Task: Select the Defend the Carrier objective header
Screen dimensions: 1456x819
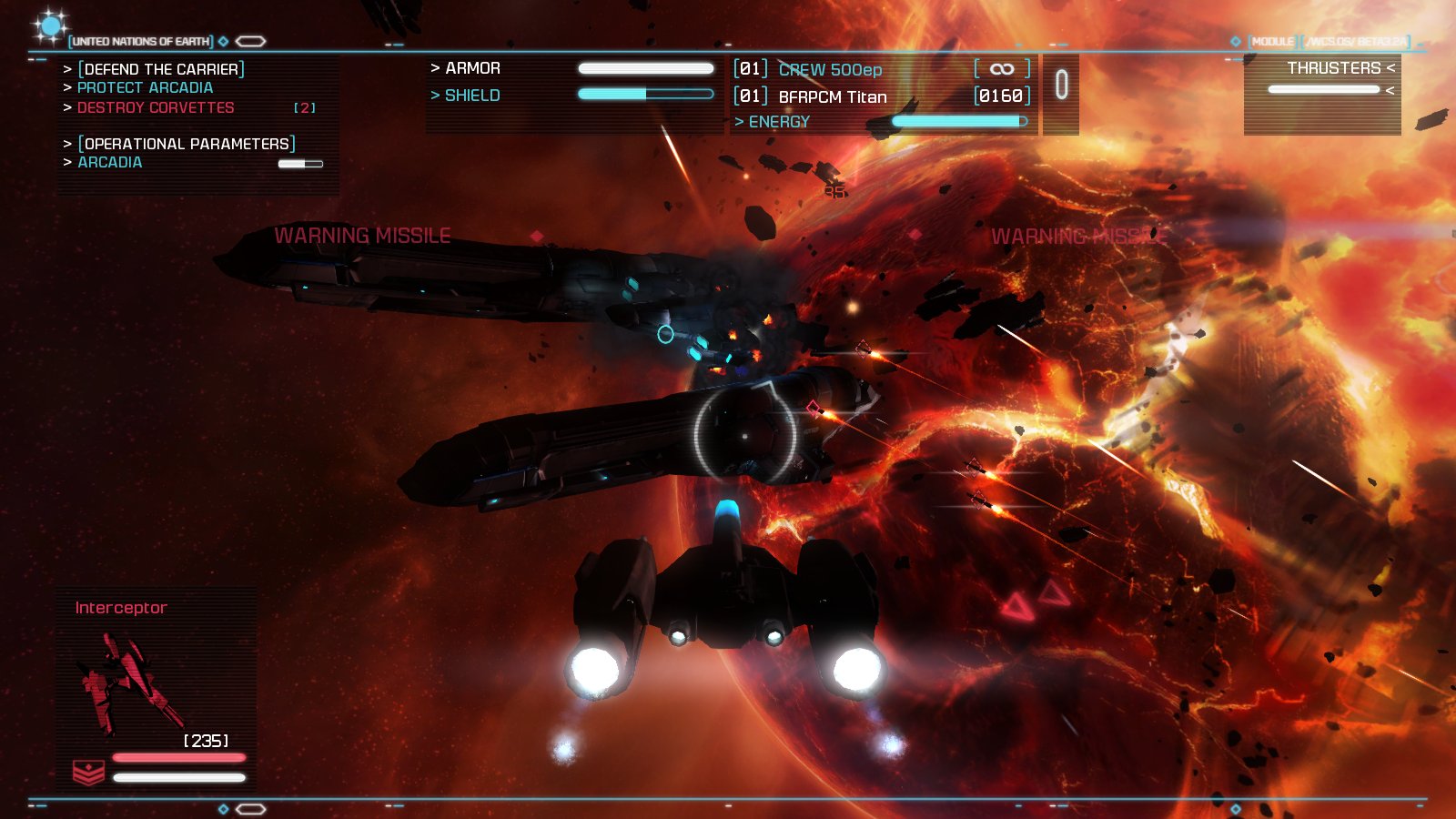Action: coord(162,69)
